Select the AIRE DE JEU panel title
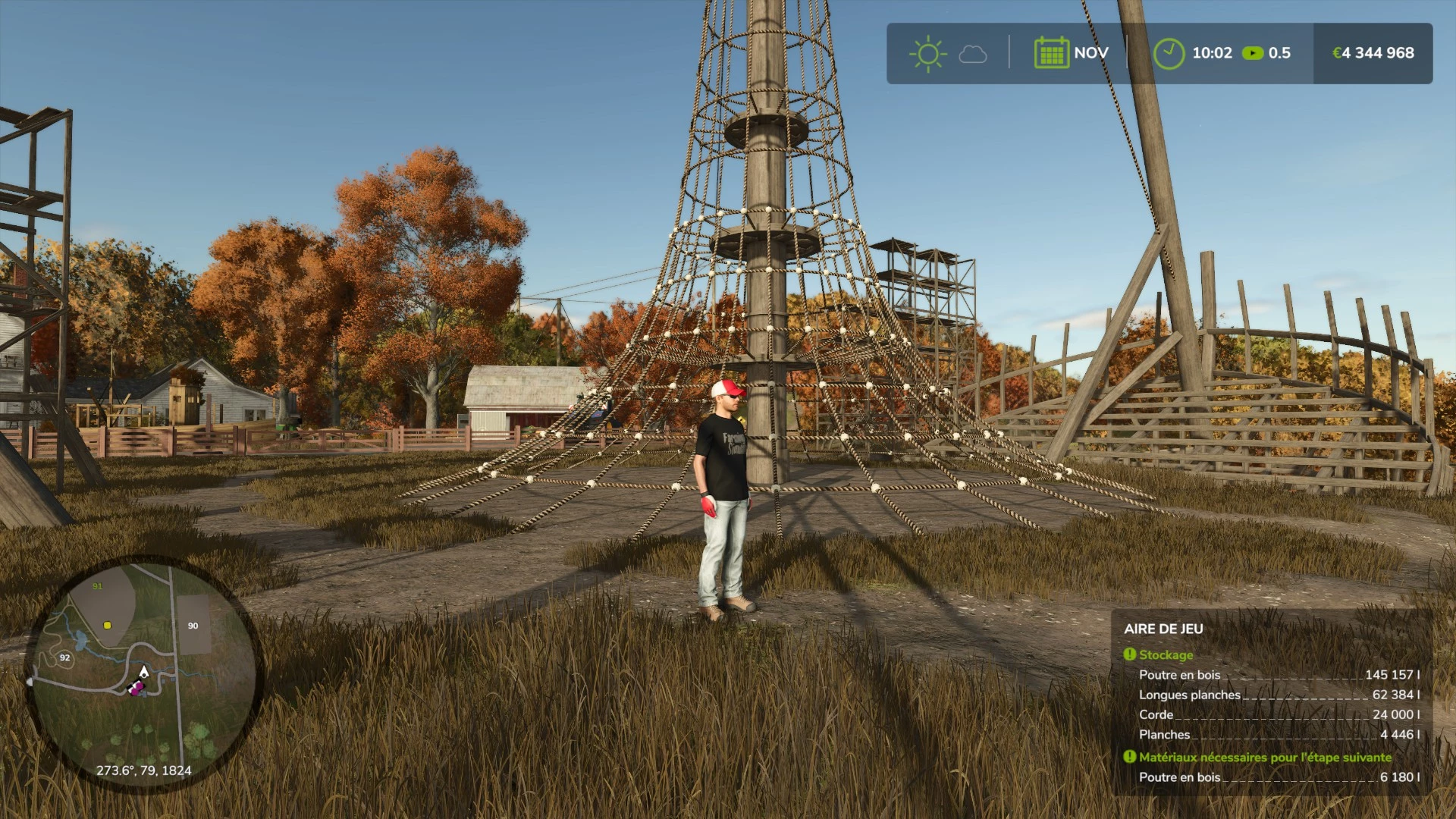Screen dimensions: 1456x819 tap(1166, 629)
